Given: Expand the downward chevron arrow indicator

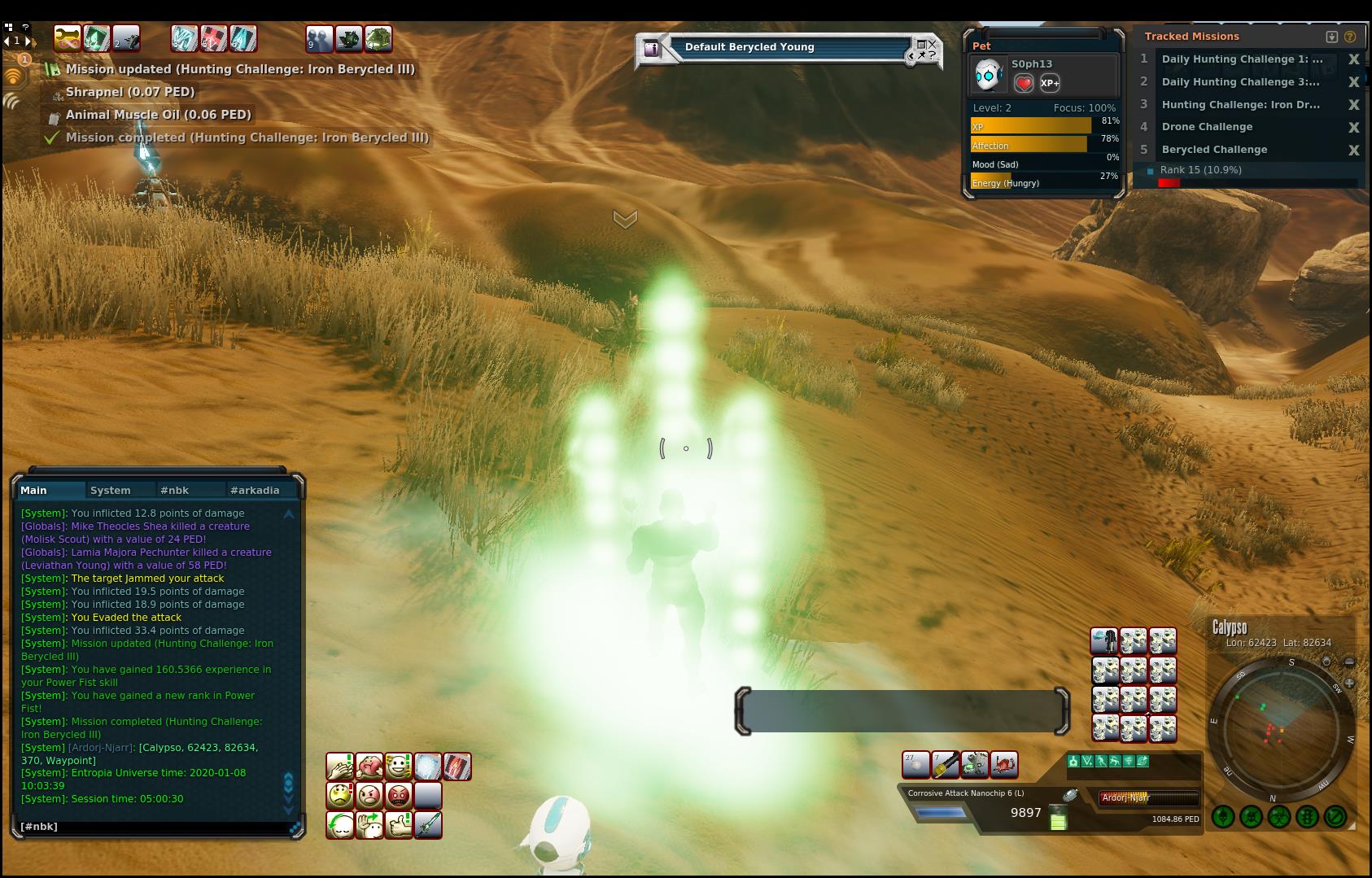Looking at the screenshot, I should pos(625,220).
